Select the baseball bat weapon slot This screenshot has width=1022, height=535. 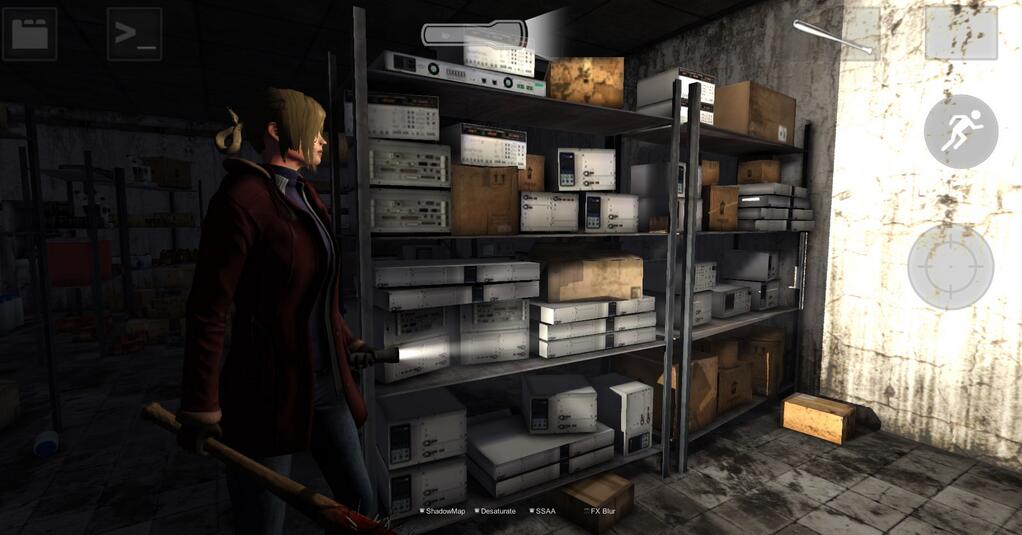pyautogui.click(x=834, y=35)
